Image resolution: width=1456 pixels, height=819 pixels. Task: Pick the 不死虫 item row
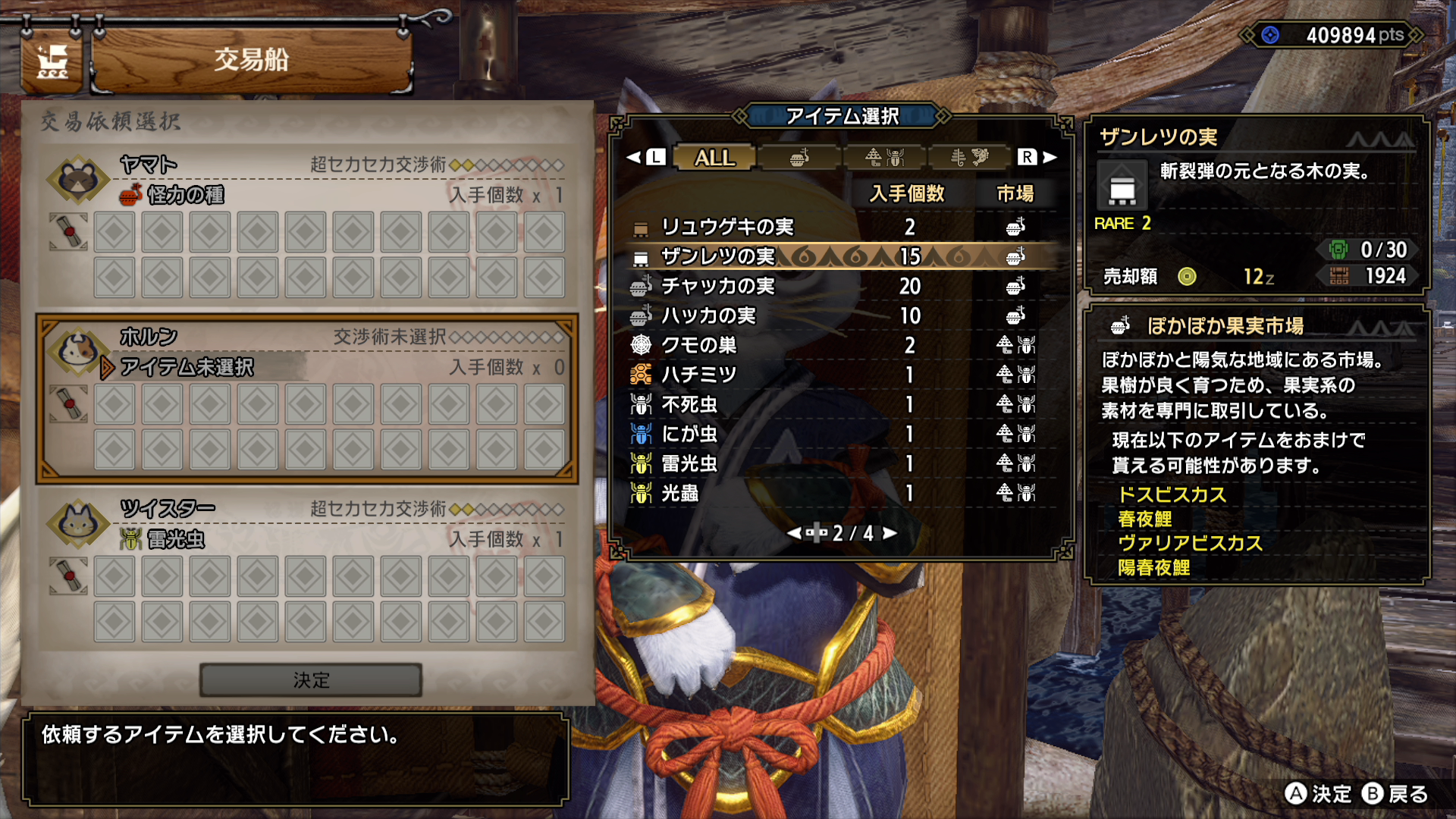[x=834, y=404]
